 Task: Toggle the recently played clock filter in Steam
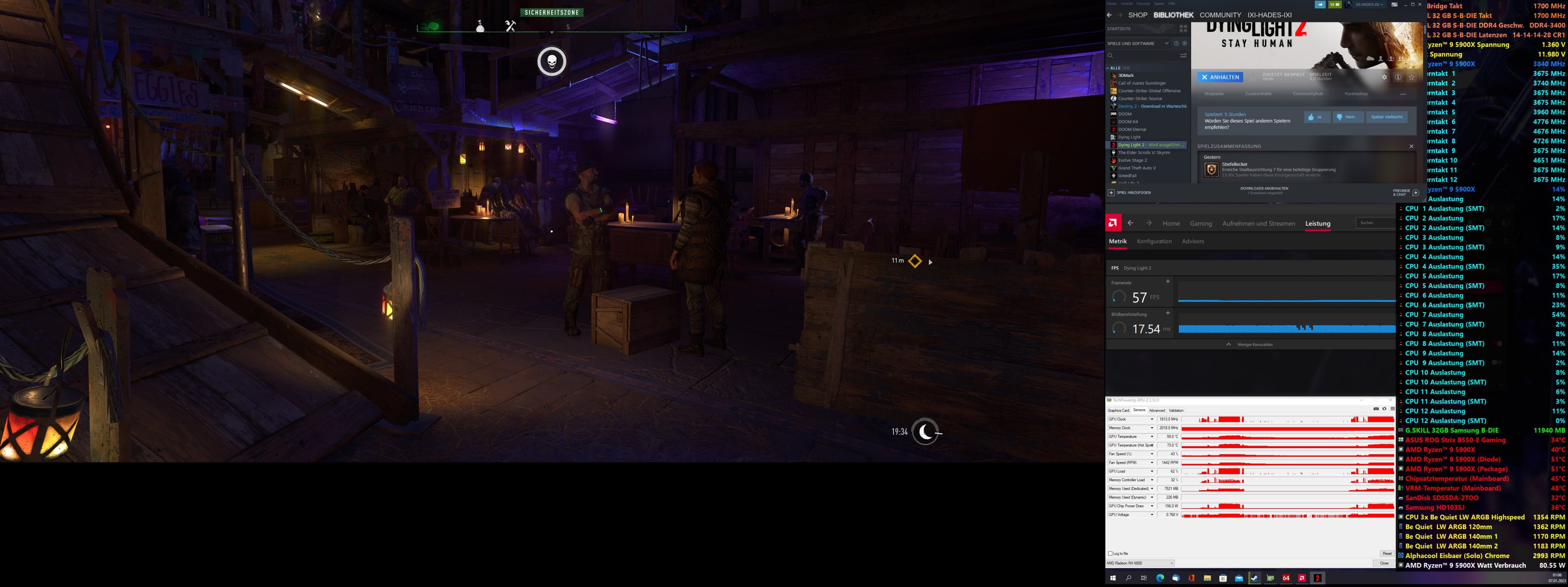(x=1176, y=44)
